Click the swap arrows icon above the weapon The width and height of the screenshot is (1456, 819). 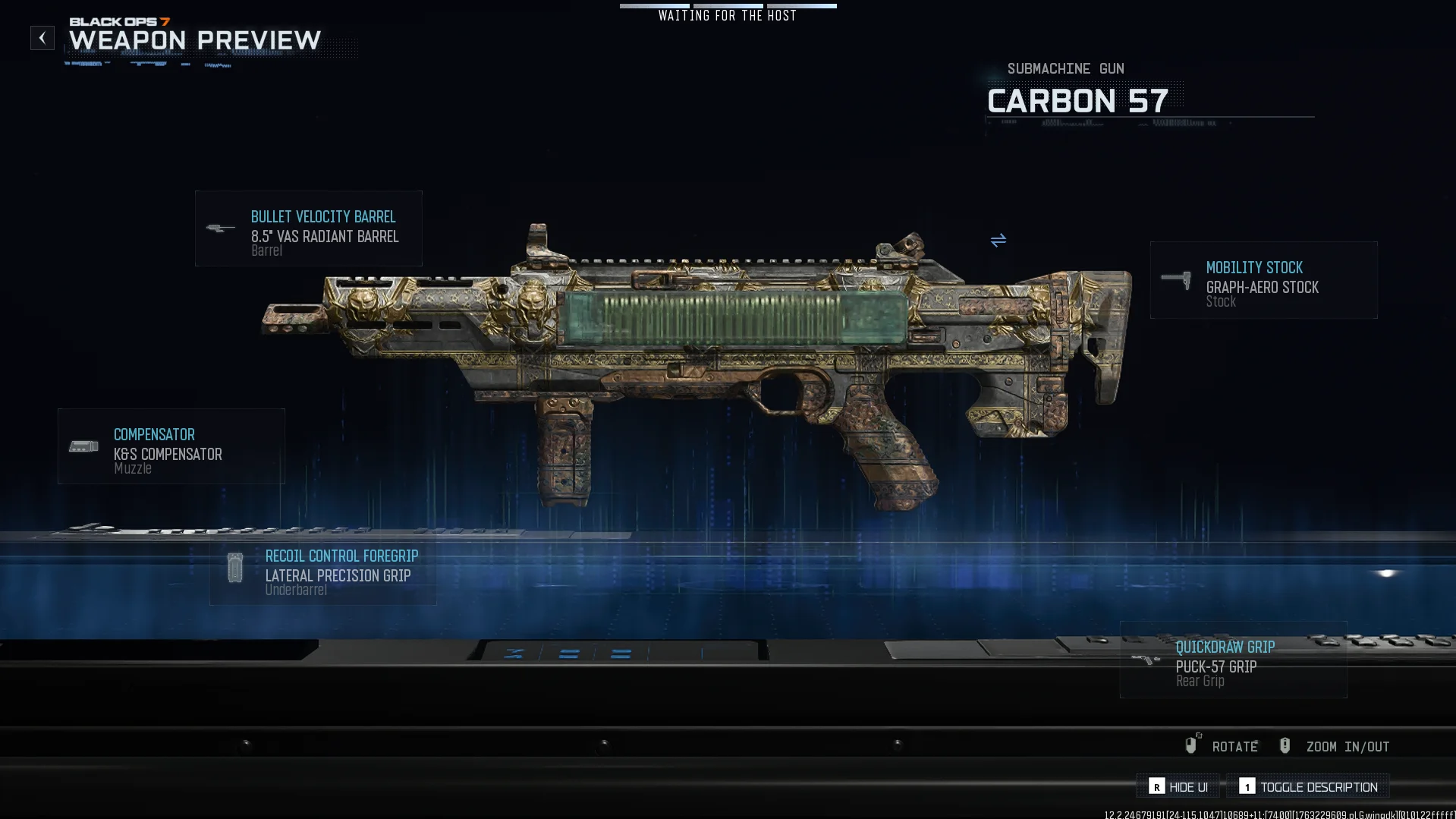(998, 241)
